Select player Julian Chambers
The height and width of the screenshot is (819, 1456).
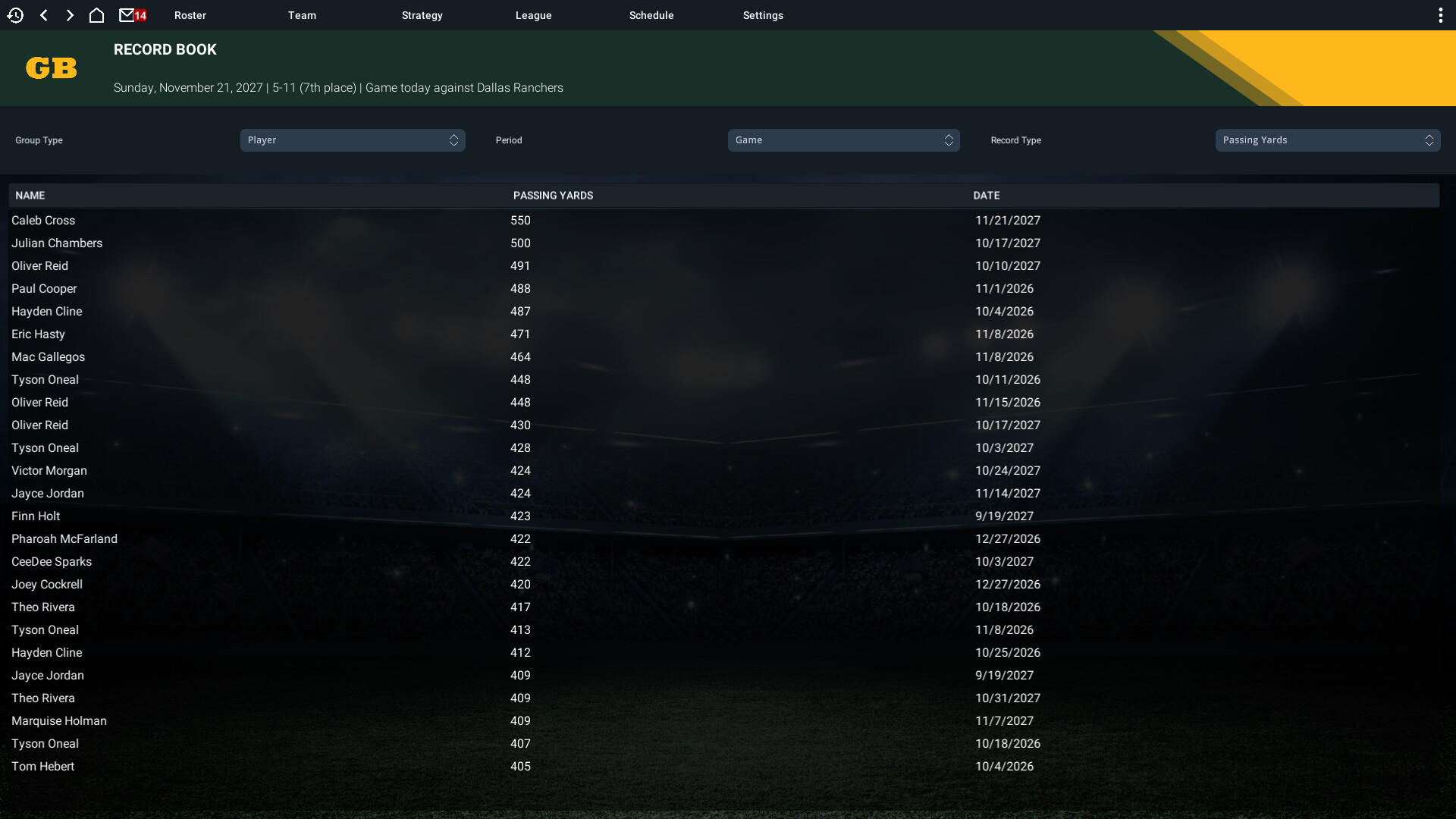[x=57, y=243]
